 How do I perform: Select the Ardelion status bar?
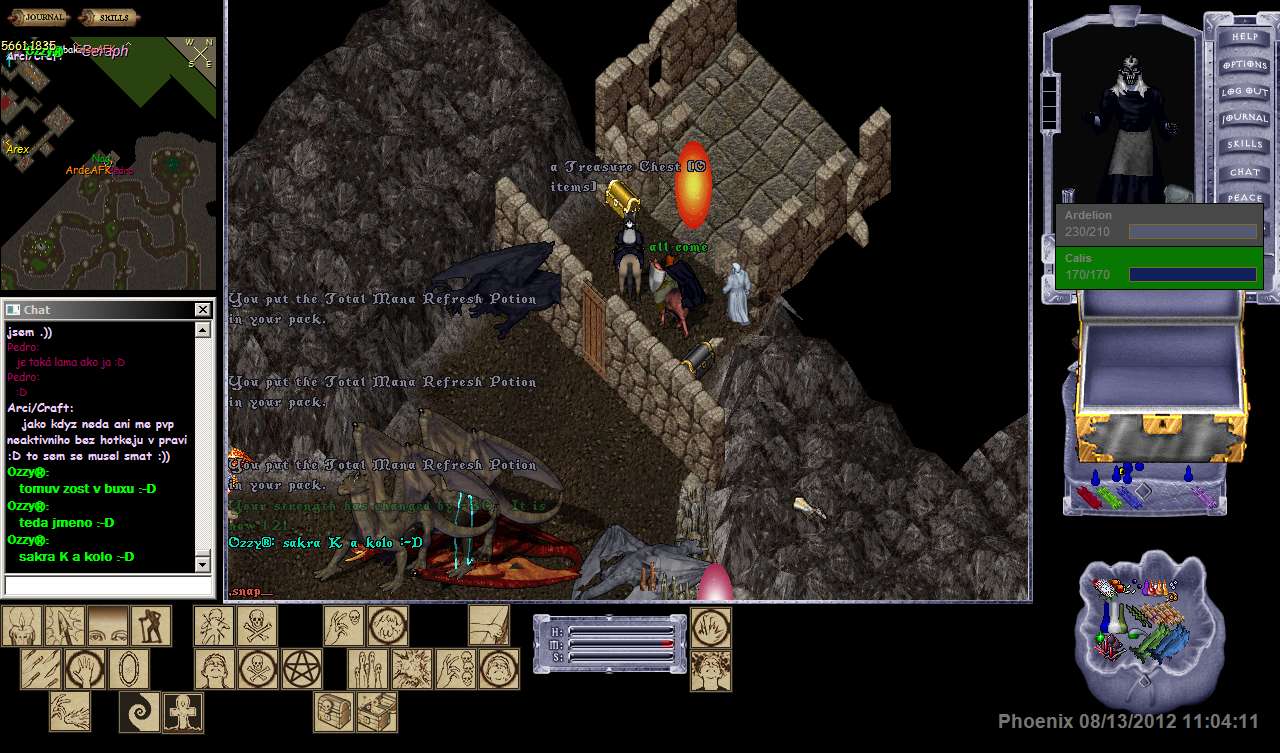point(1159,225)
